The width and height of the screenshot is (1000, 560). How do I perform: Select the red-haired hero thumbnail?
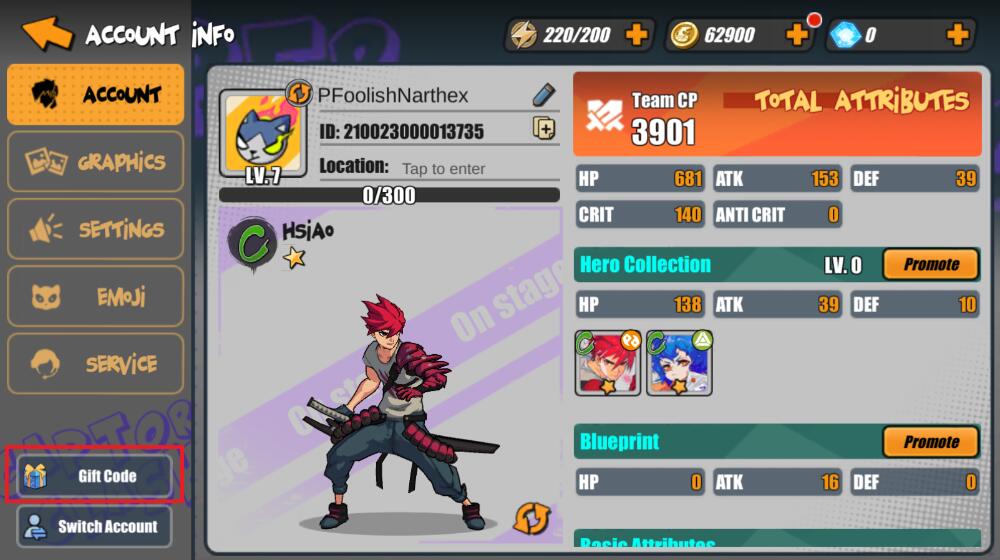(x=607, y=362)
